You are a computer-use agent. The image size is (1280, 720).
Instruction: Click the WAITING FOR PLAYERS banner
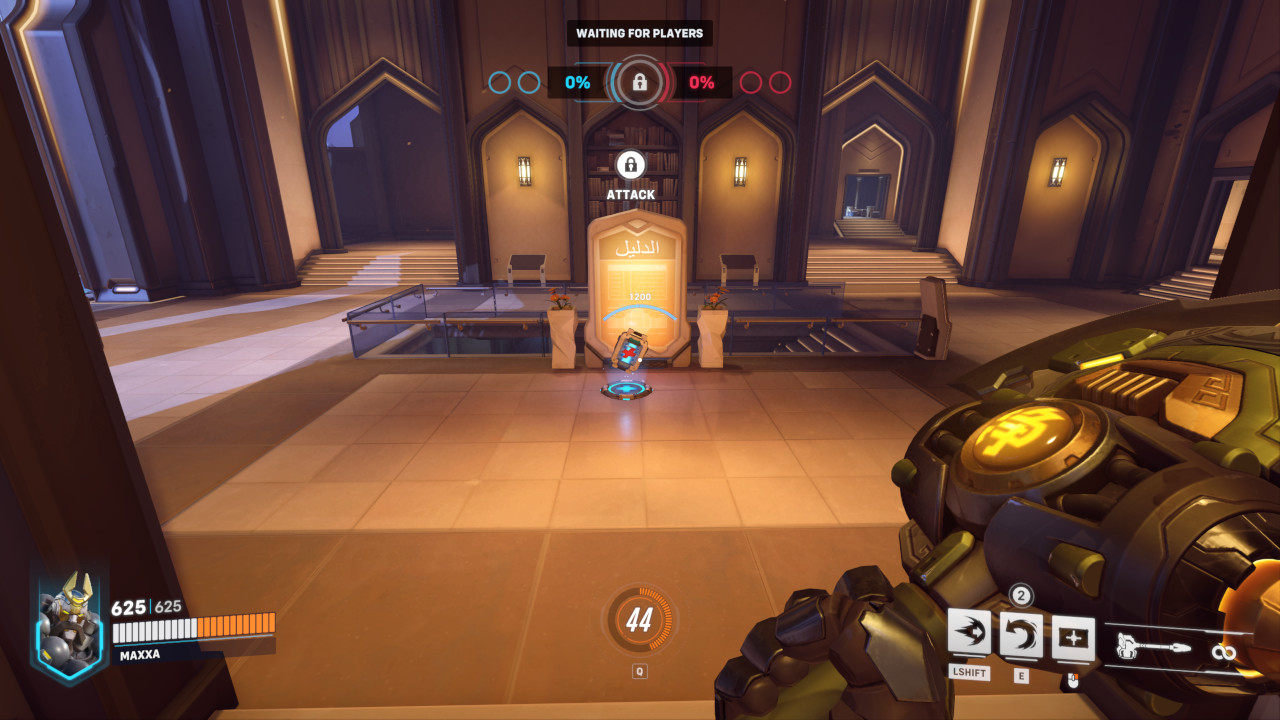click(x=640, y=32)
